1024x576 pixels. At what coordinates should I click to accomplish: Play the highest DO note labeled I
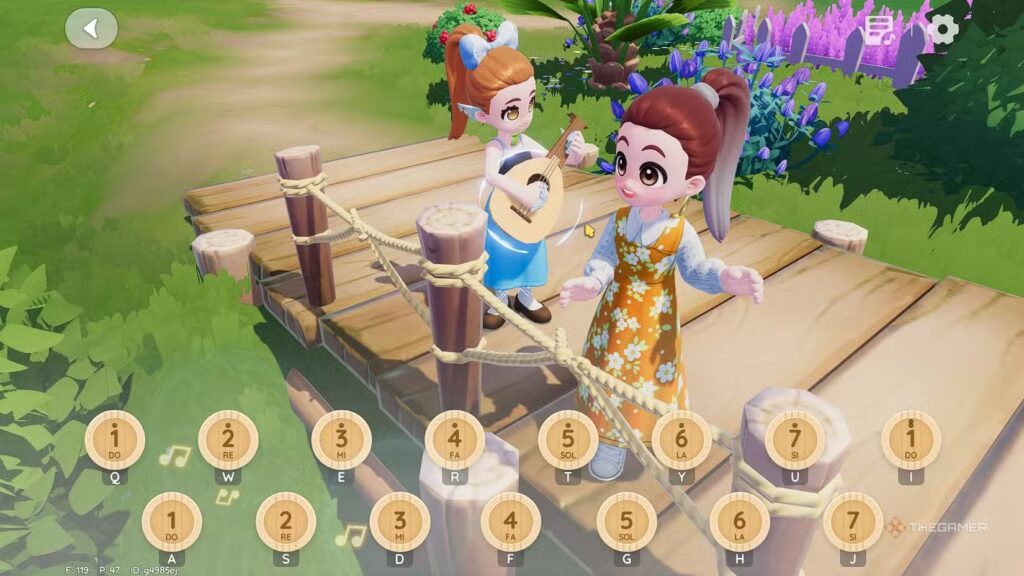tap(910, 440)
